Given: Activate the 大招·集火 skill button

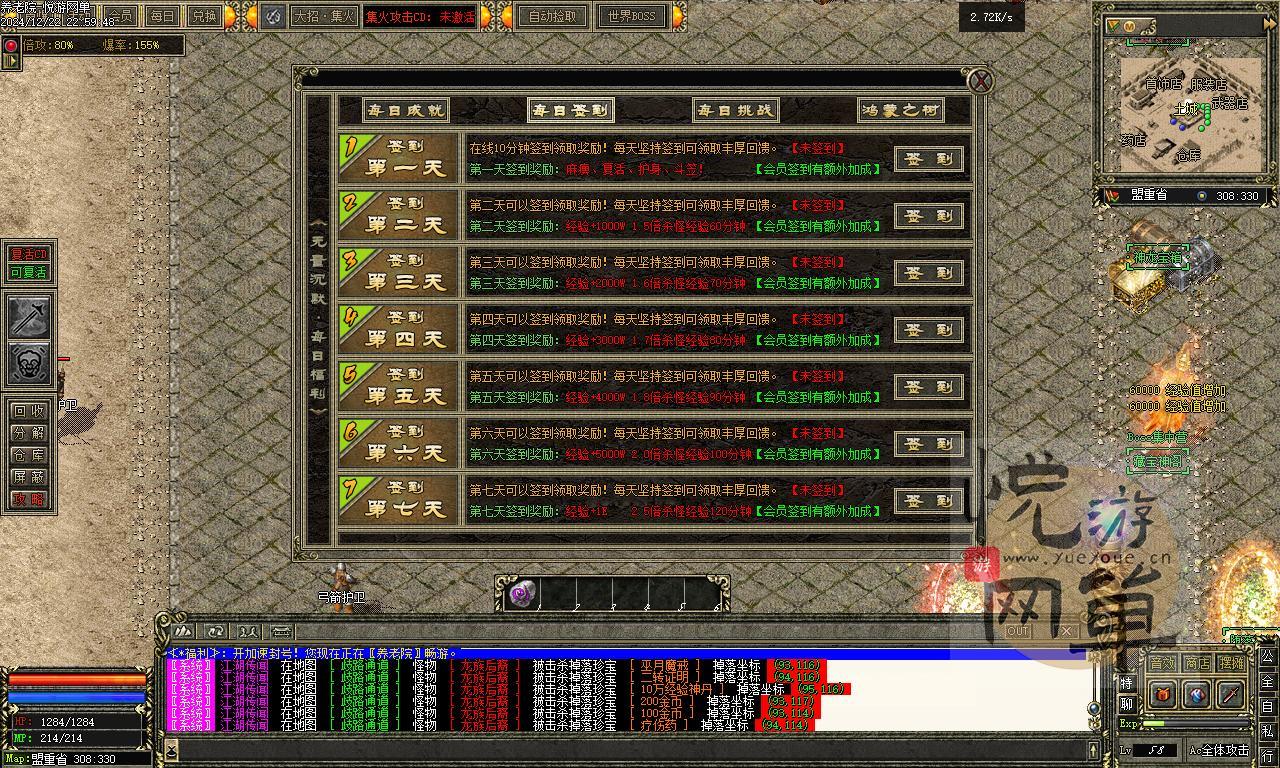Looking at the screenshot, I should pos(324,16).
